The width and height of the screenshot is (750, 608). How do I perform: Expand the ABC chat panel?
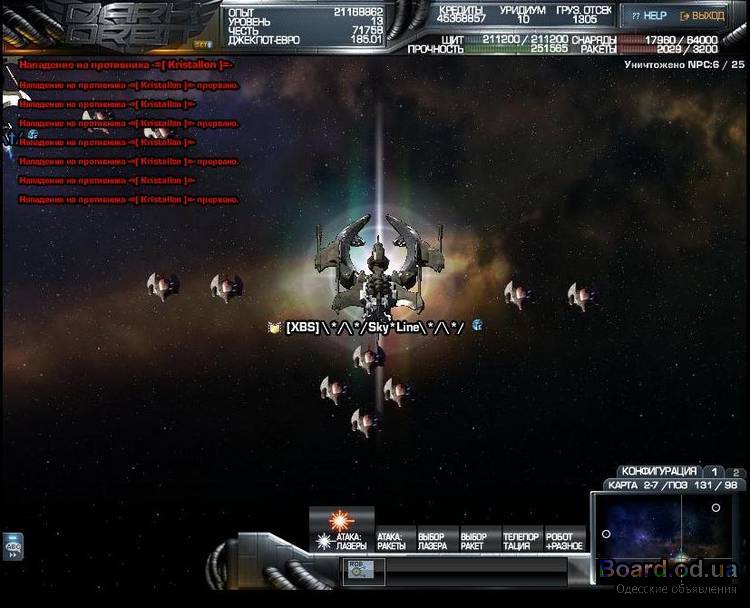[14, 546]
